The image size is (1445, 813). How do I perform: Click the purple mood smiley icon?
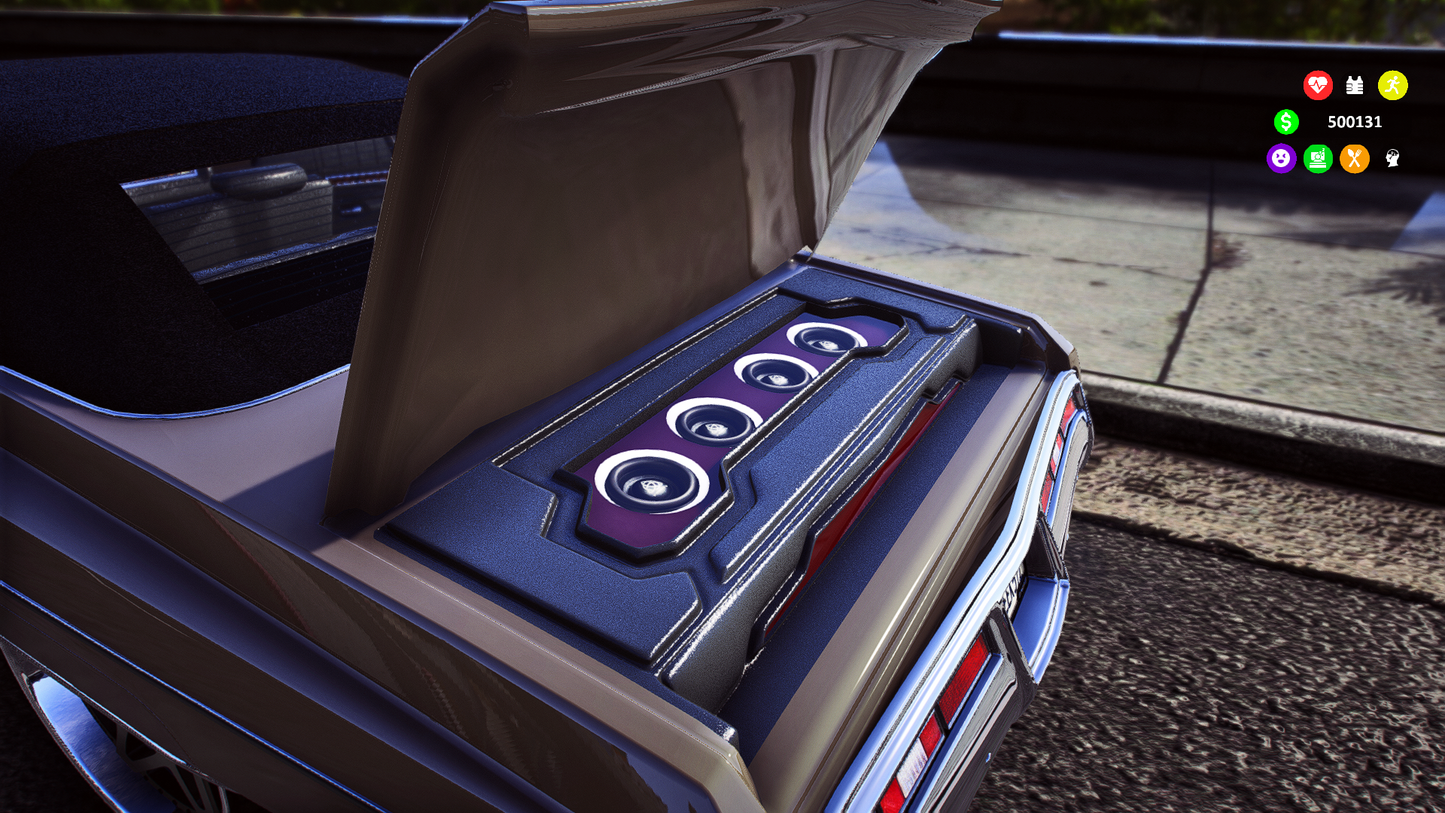click(x=1282, y=159)
